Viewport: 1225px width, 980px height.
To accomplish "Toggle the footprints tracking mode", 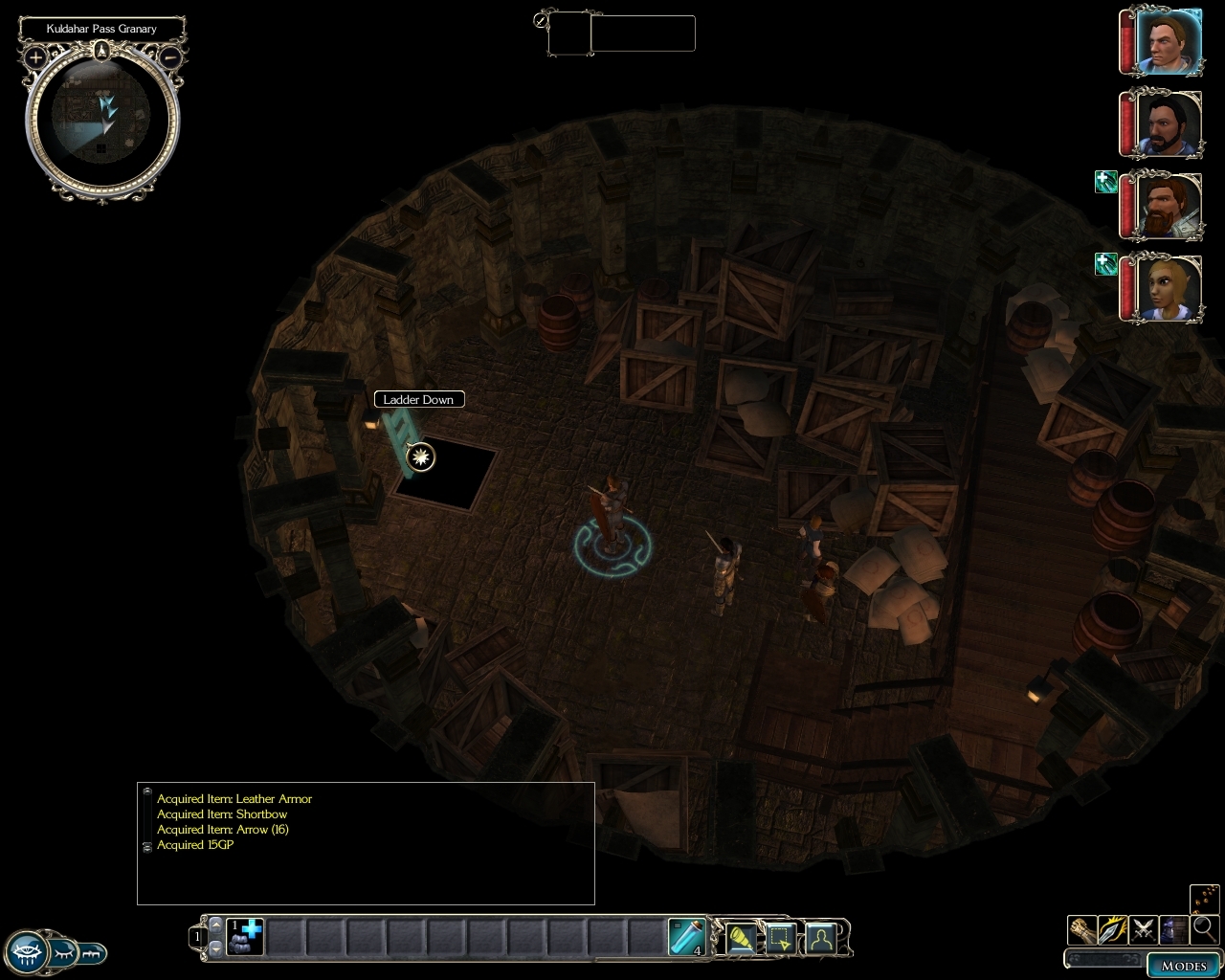I will point(1206,899).
